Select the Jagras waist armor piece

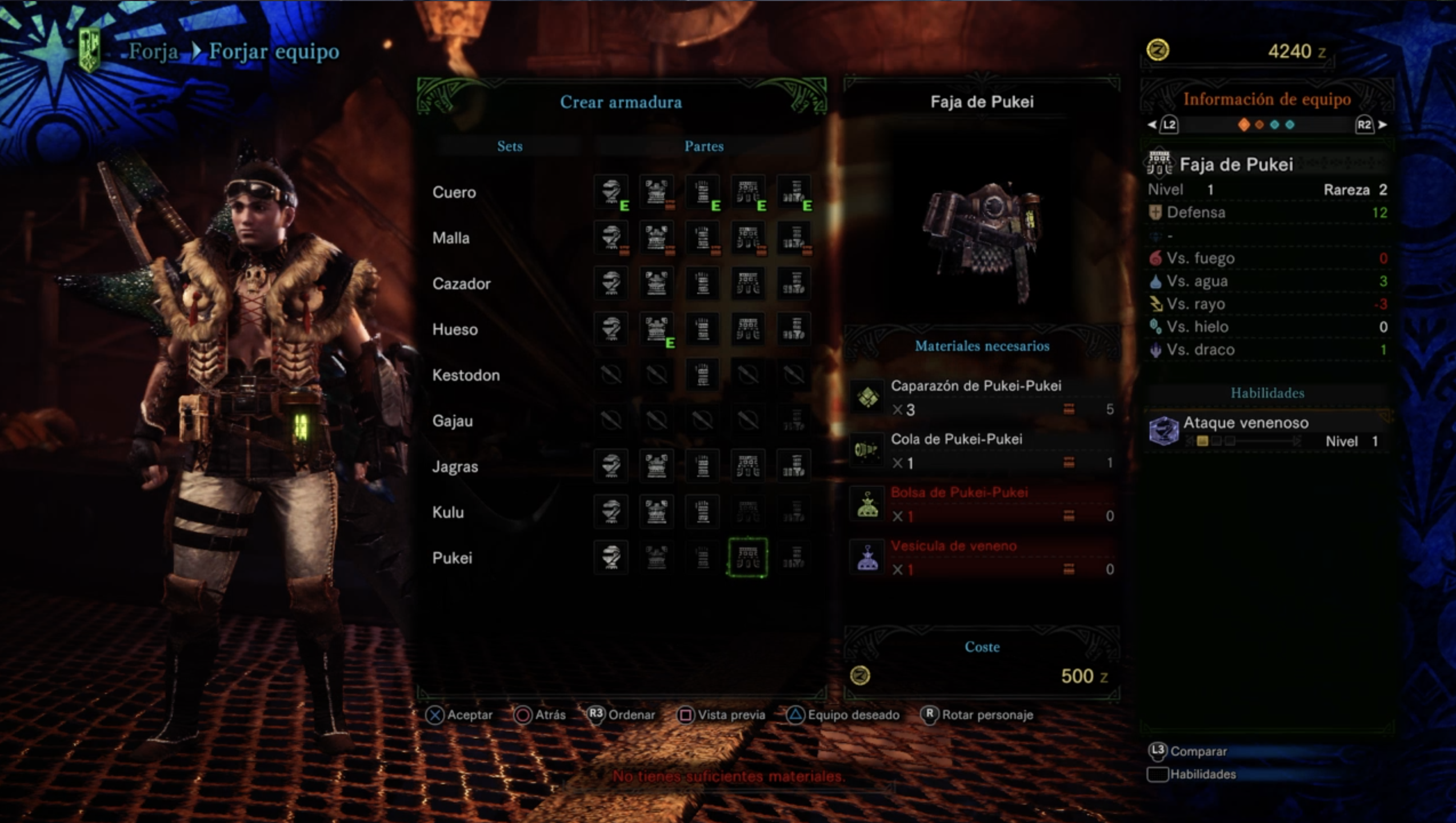pos(748,466)
